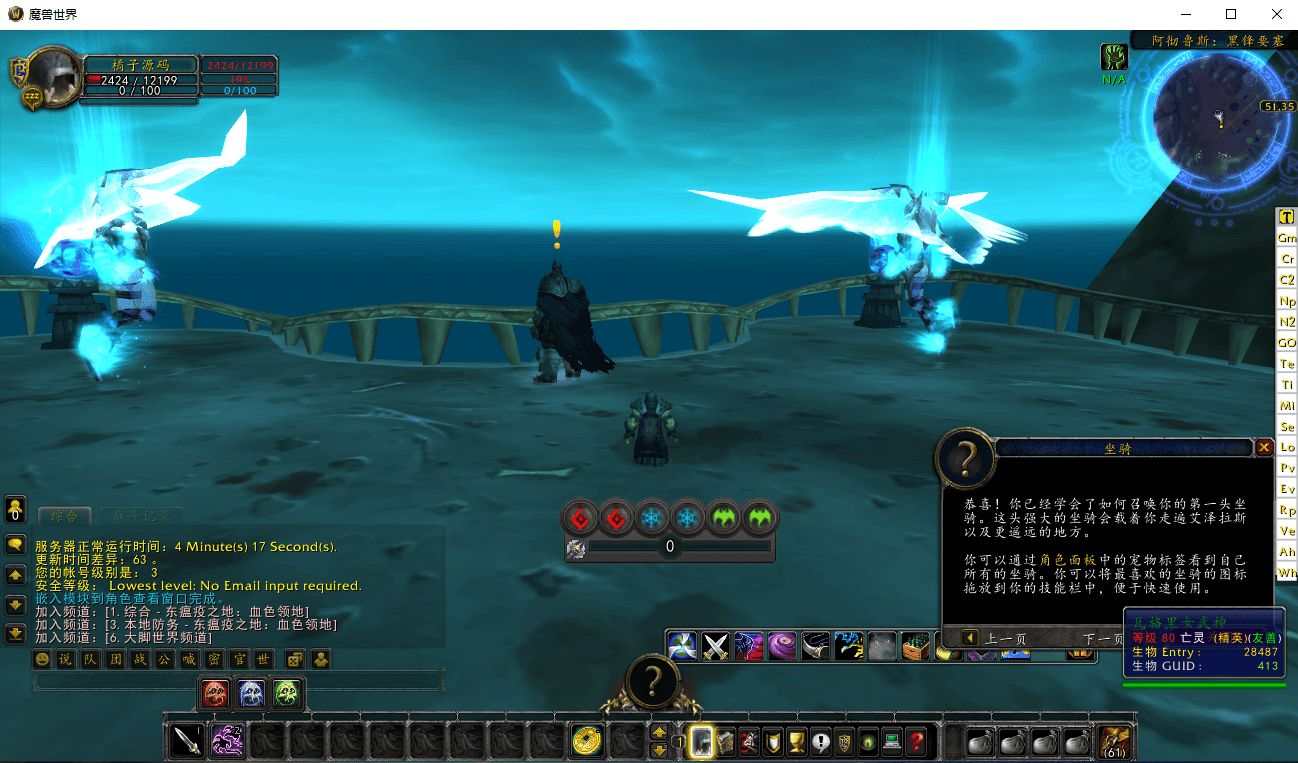
Task: Jump chat to the bottom
Action: tap(16, 633)
